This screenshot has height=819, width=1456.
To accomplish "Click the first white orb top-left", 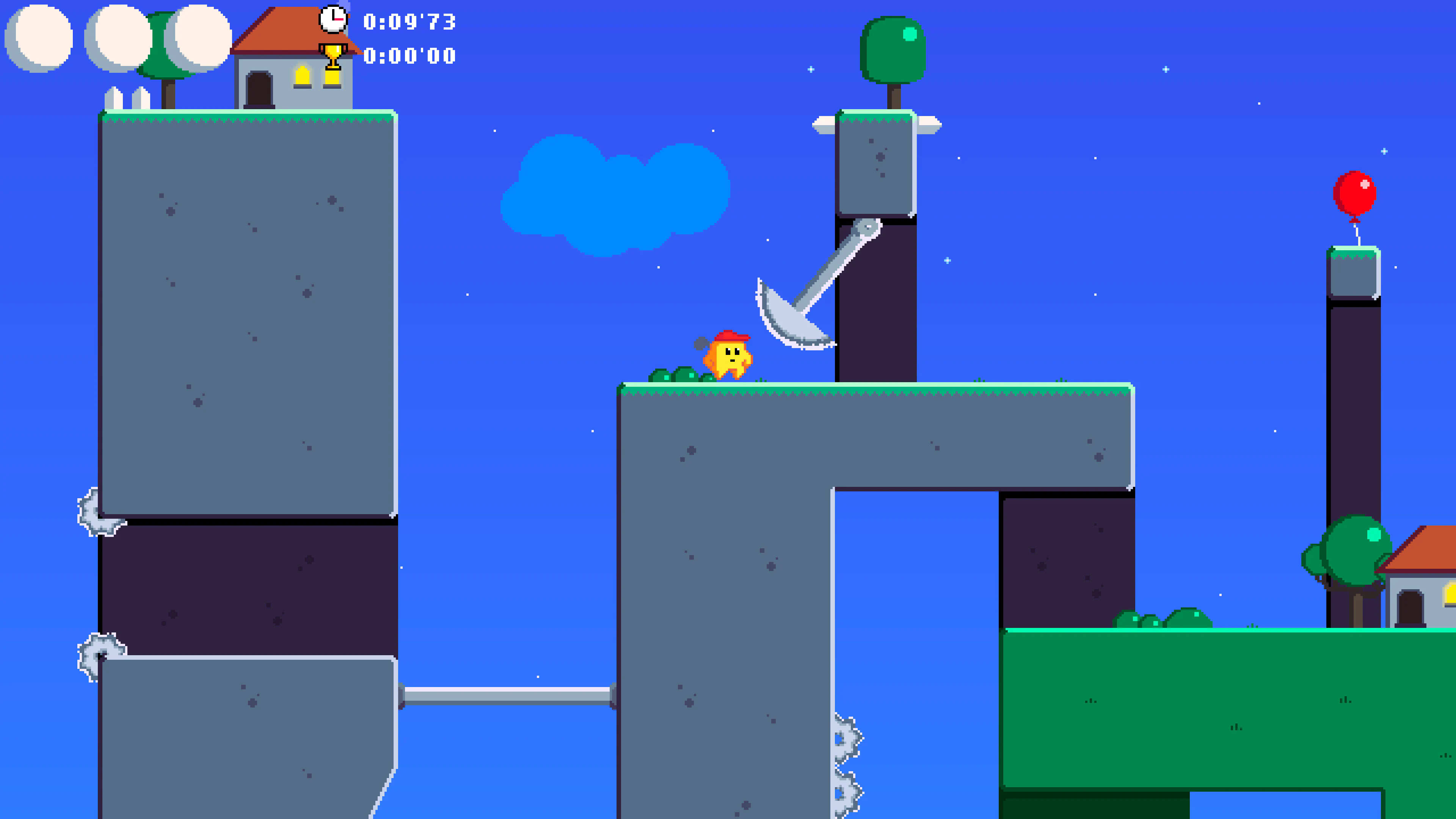I will (x=38, y=37).
